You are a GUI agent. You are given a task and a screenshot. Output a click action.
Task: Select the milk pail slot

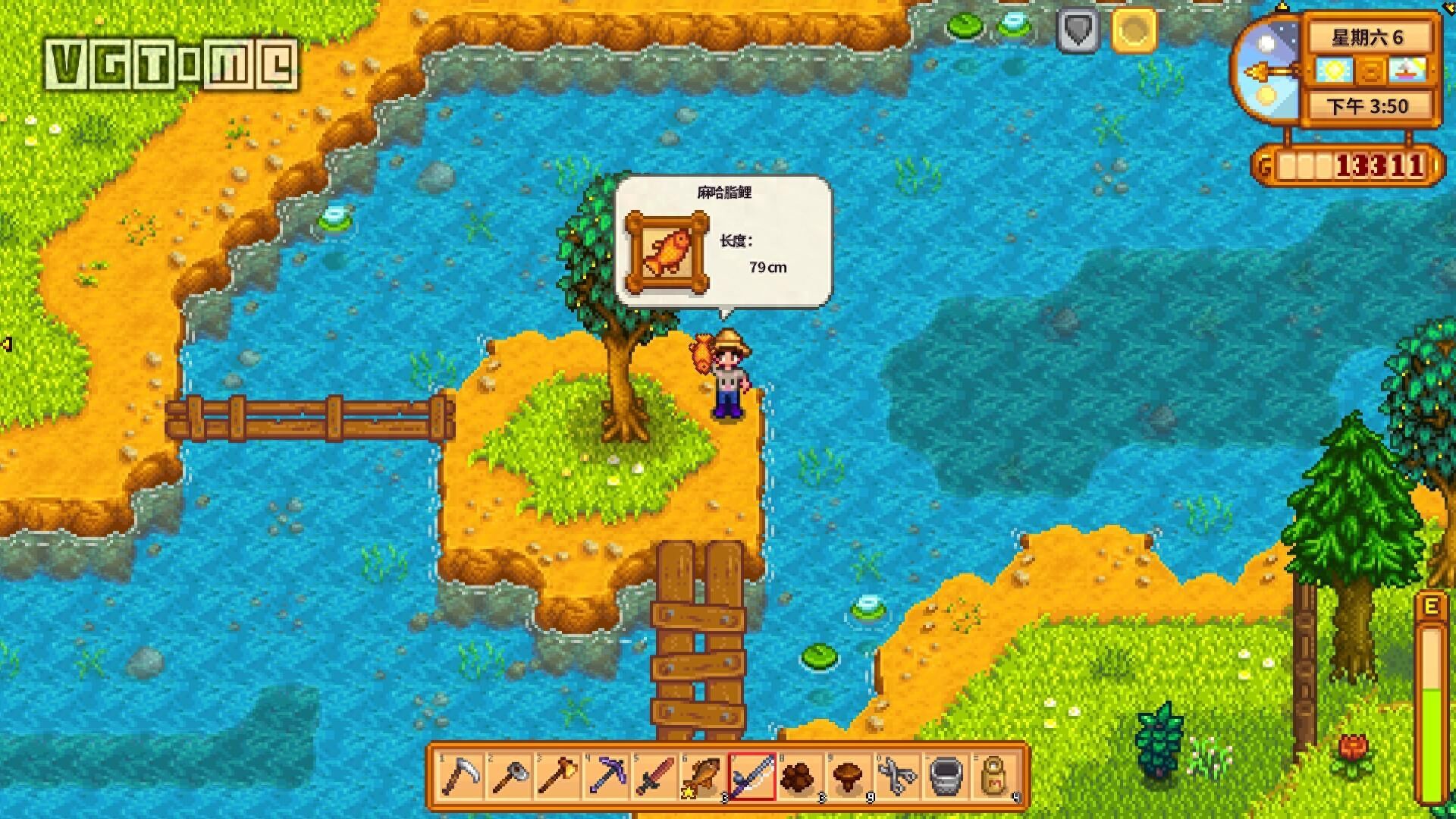coord(946,777)
